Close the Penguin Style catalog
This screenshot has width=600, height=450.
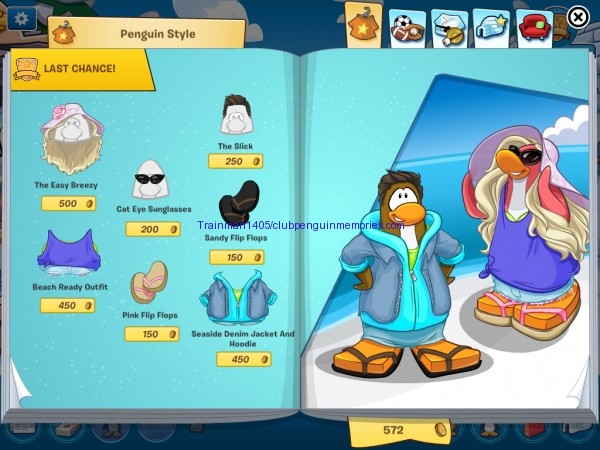578,16
